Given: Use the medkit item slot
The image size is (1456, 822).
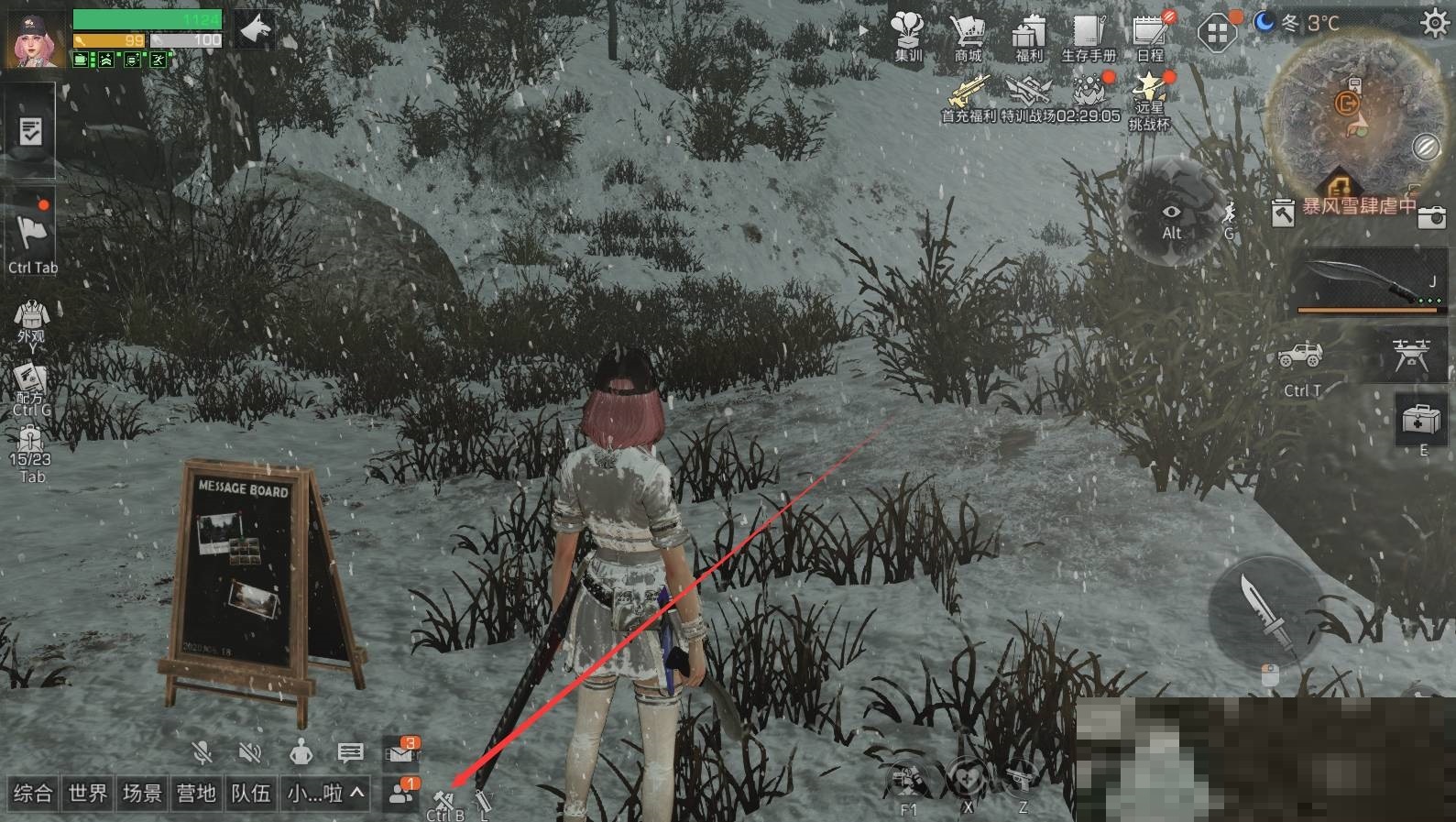Looking at the screenshot, I should click(x=1423, y=421).
